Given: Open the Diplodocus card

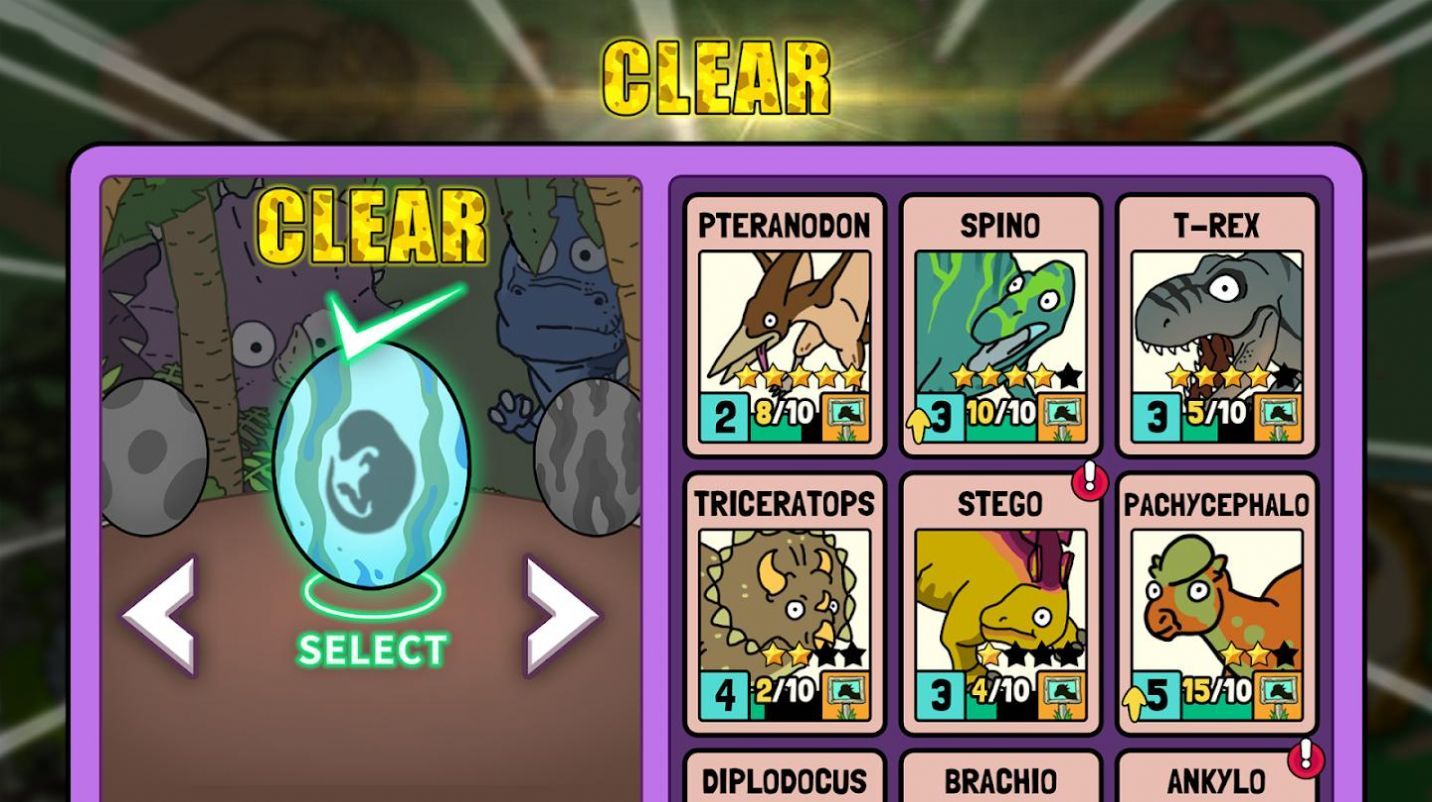Looking at the screenshot, I should (784, 779).
